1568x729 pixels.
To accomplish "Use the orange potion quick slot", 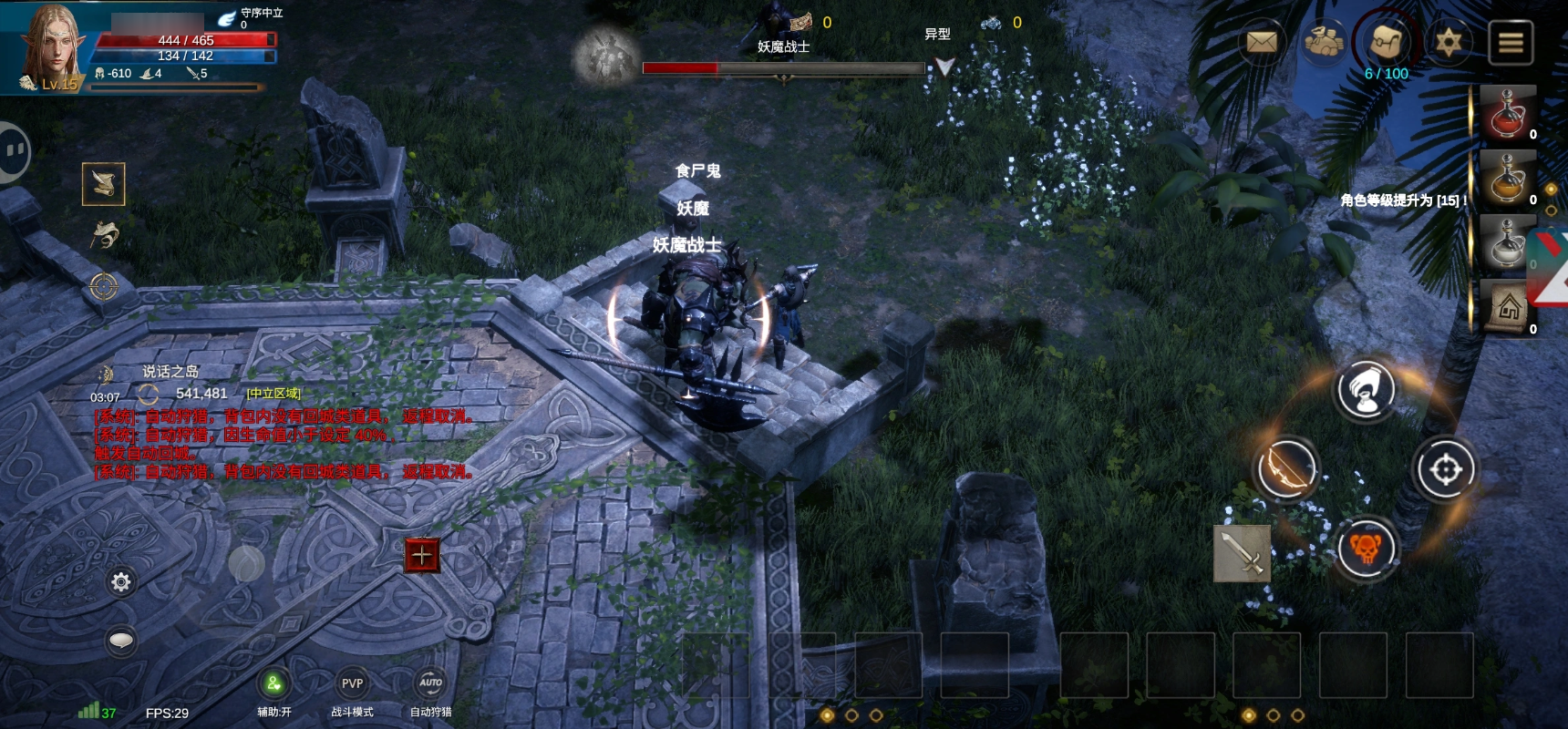I will [1508, 180].
